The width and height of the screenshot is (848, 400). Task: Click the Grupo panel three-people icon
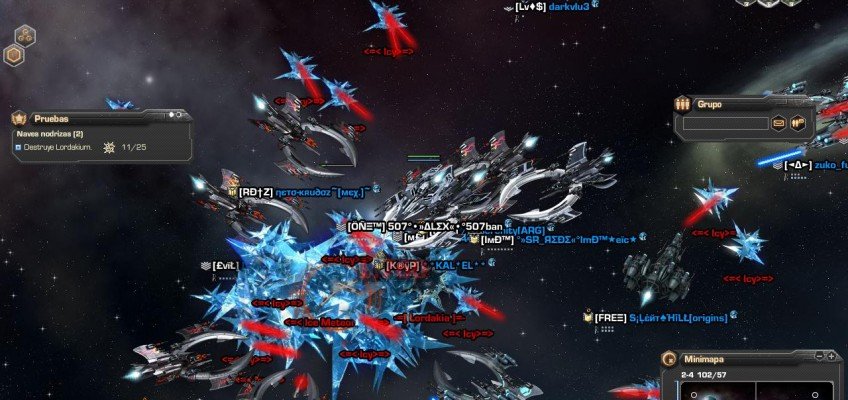(682, 103)
